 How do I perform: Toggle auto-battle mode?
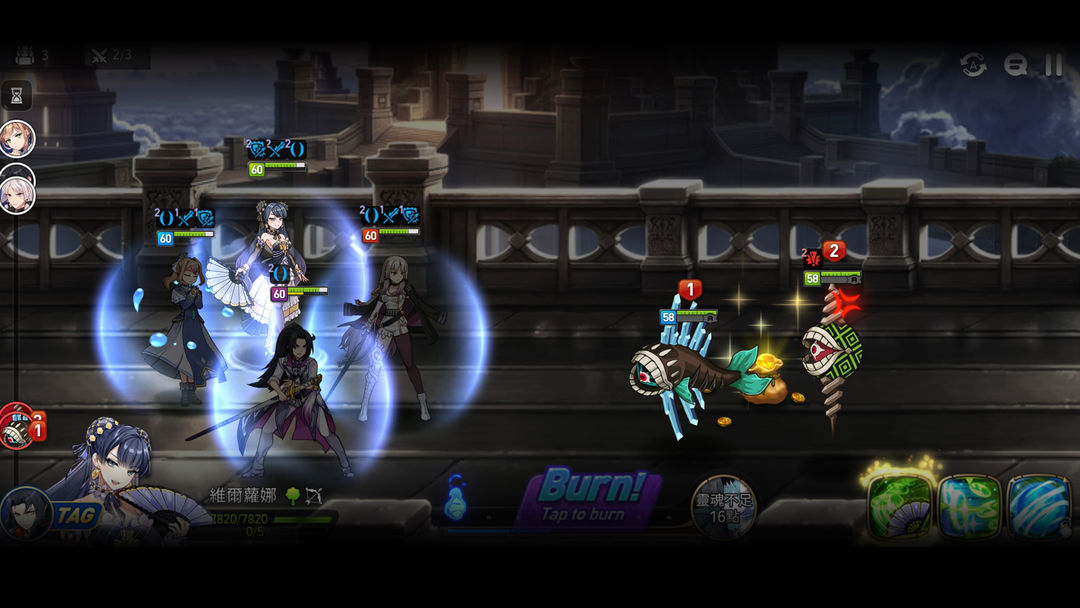(x=973, y=65)
